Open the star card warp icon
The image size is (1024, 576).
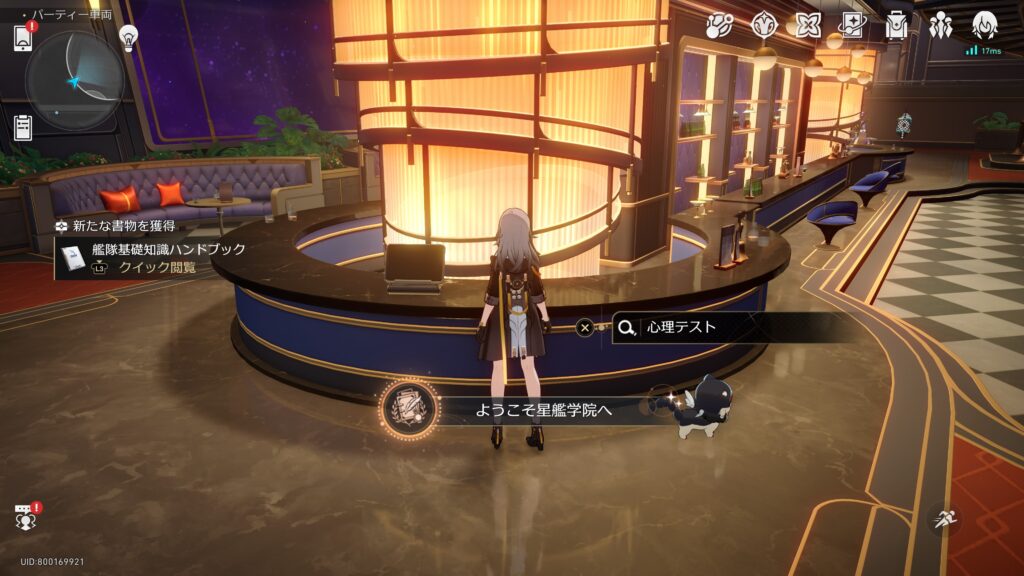click(852, 26)
